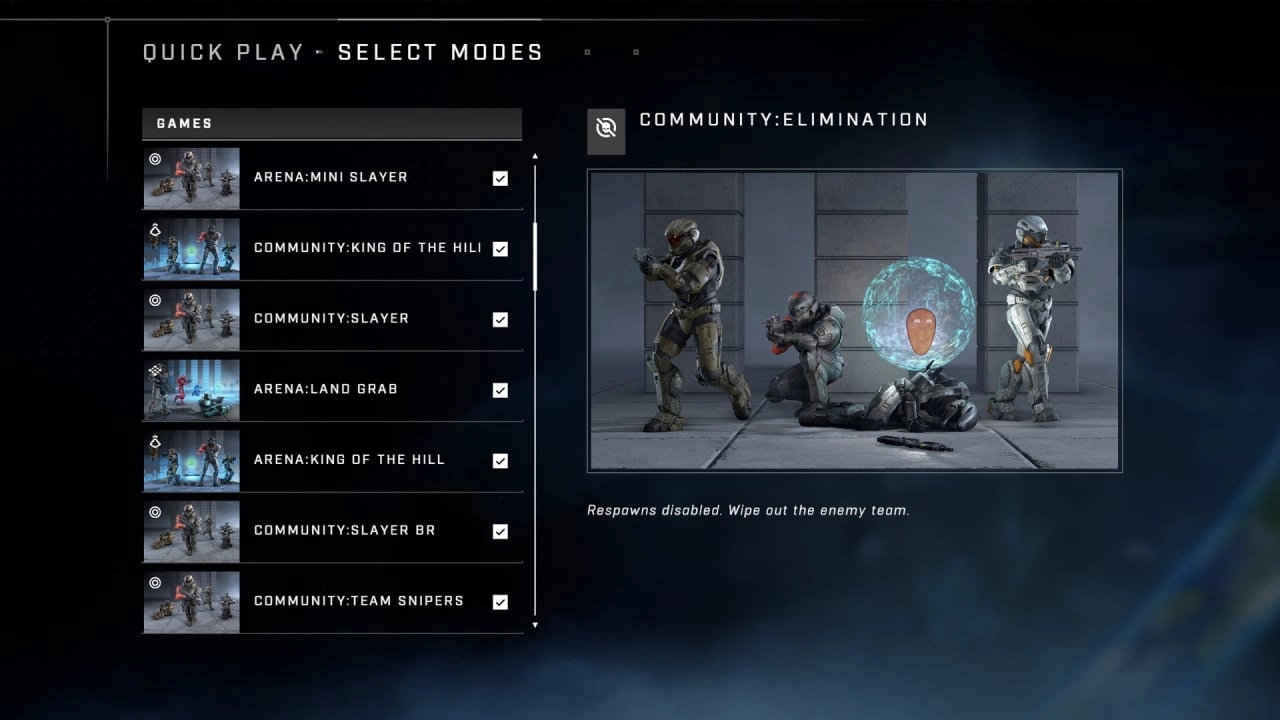Click the hill icon on Arena:King of the Hill row
This screenshot has height=720, width=1280.
153,441
